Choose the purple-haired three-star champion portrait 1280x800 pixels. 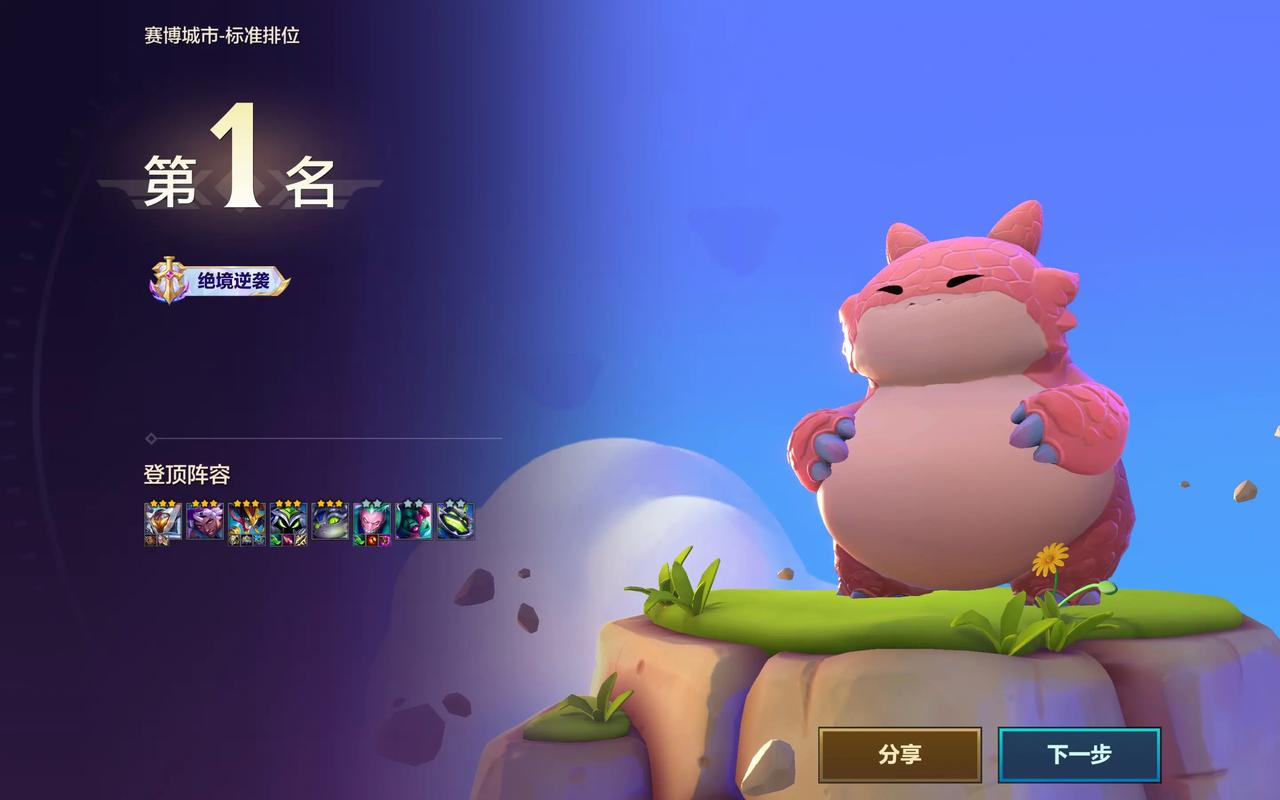click(205, 521)
